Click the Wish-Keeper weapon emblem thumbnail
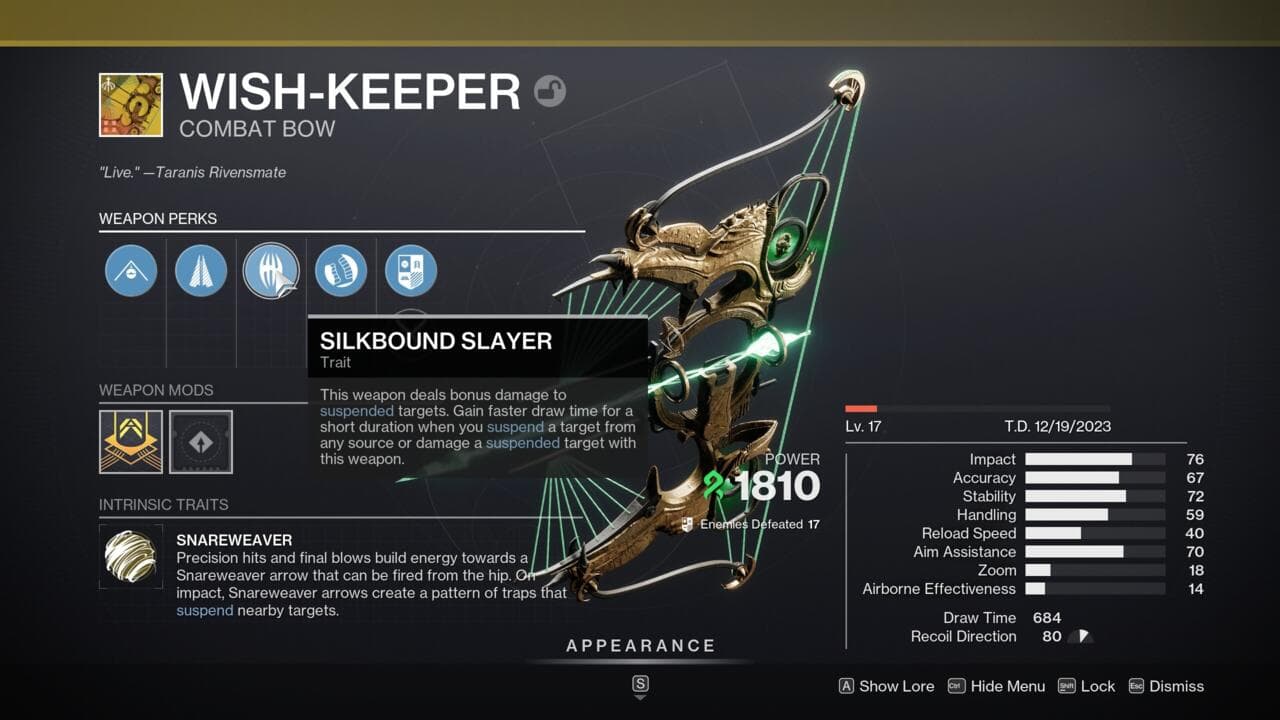1280x720 pixels. 131,103
